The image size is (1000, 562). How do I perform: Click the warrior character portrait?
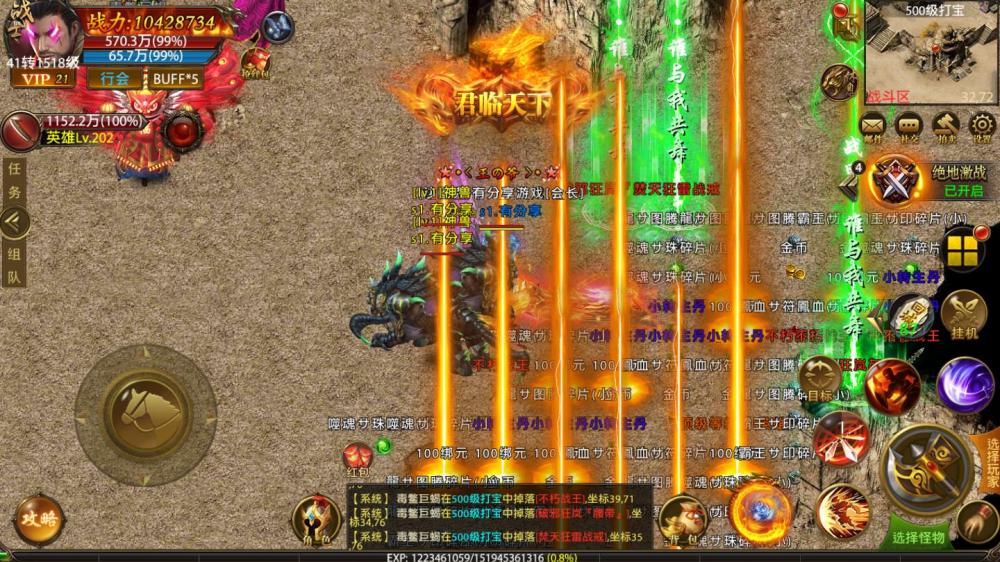tap(40, 30)
